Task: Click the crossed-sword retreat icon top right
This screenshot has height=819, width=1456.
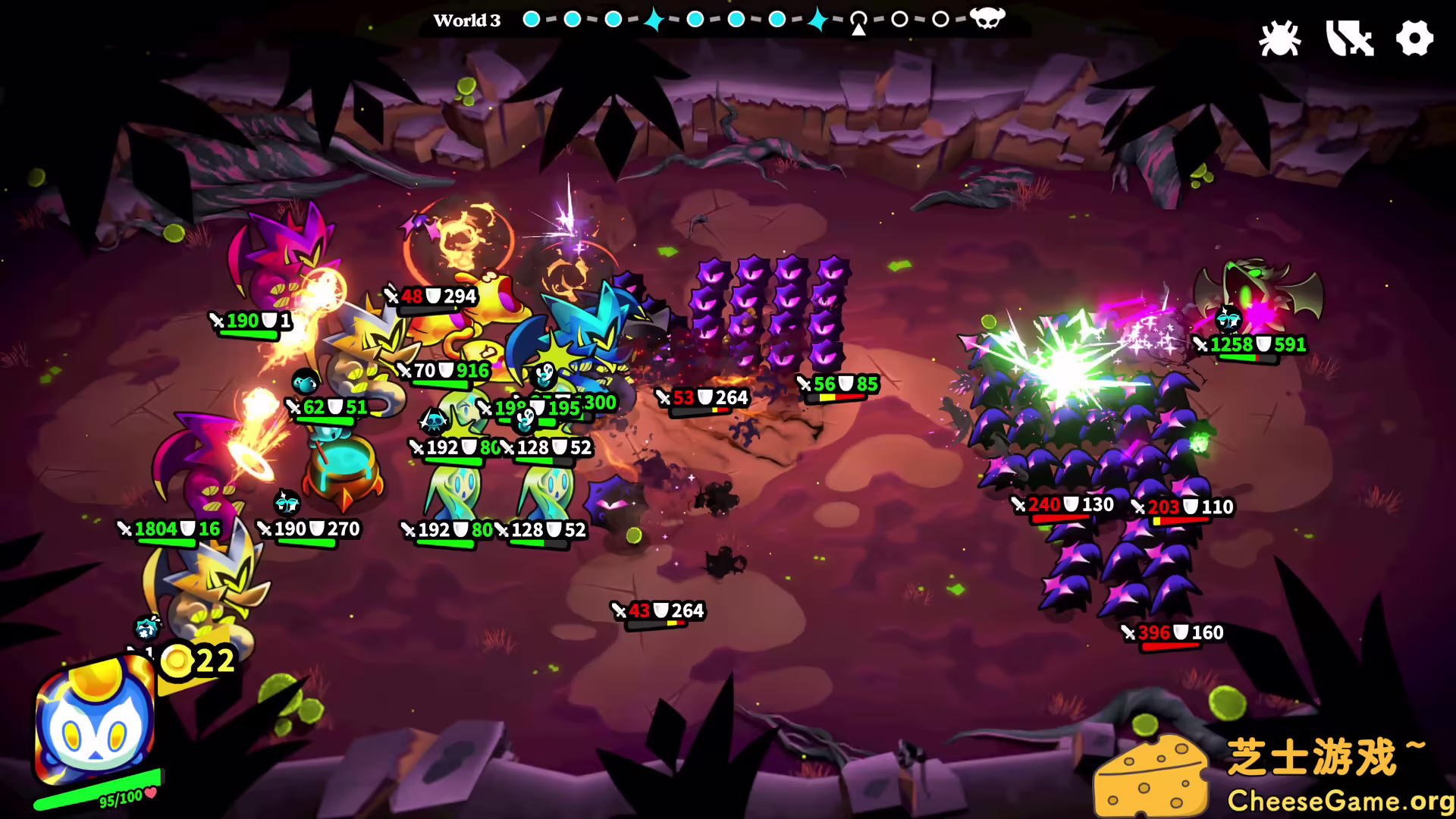Action: click(1349, 38)
